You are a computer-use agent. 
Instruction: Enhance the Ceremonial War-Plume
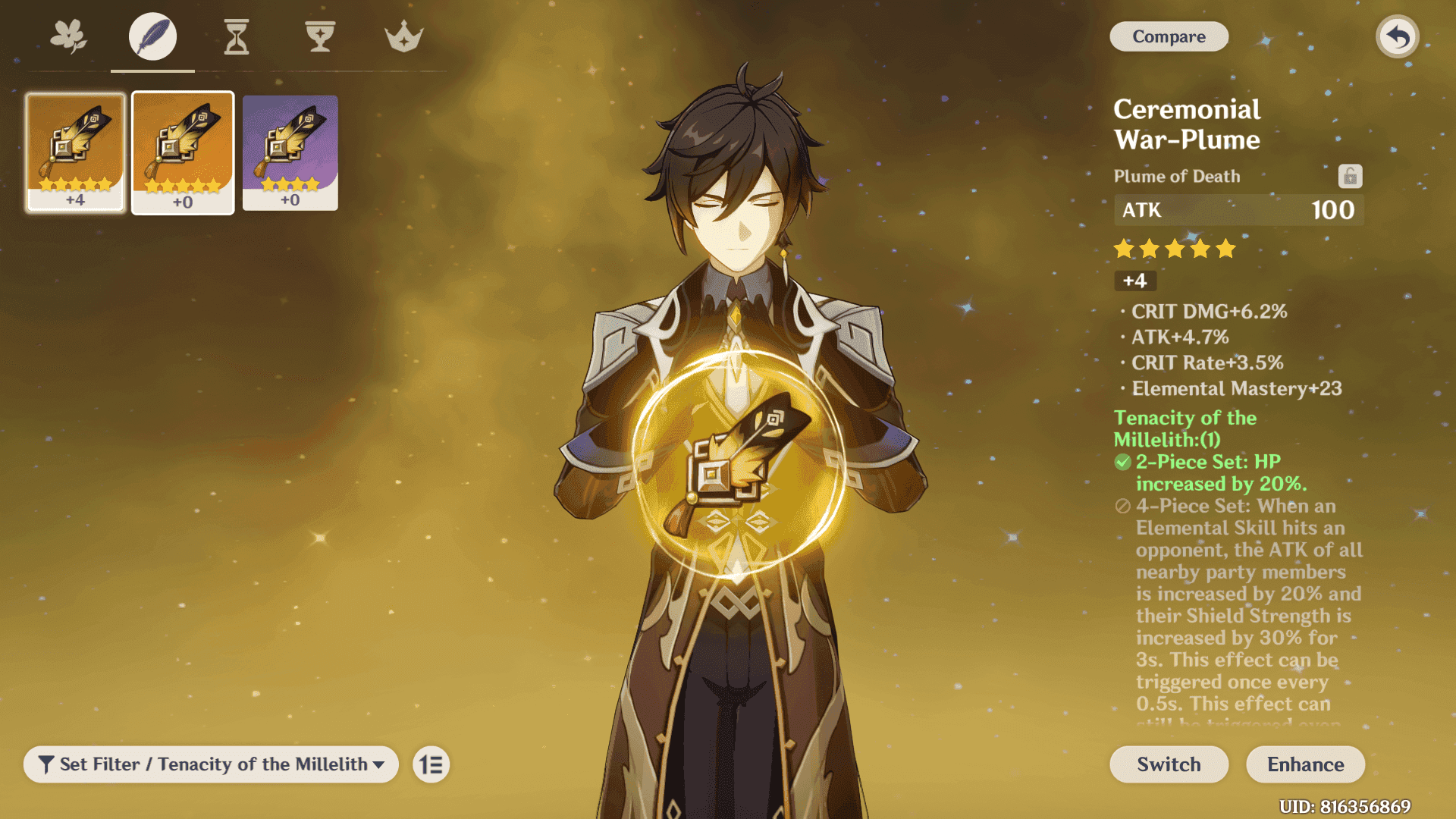pos(1305,764)
